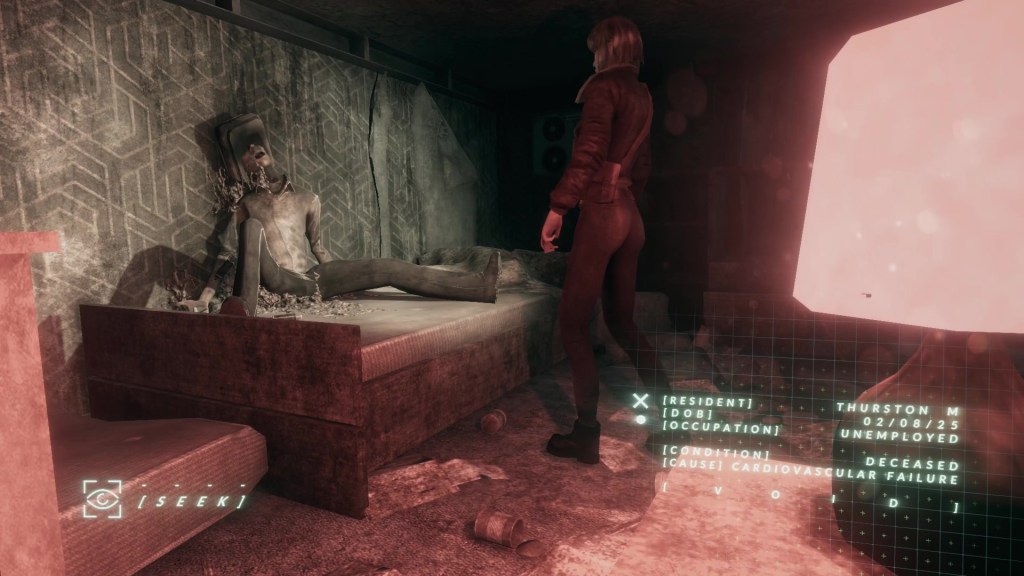Activate the Seek eye scanner icon
Image resolution: width=1024 pixels, height=576 pixels.
[x=103, y=497]
